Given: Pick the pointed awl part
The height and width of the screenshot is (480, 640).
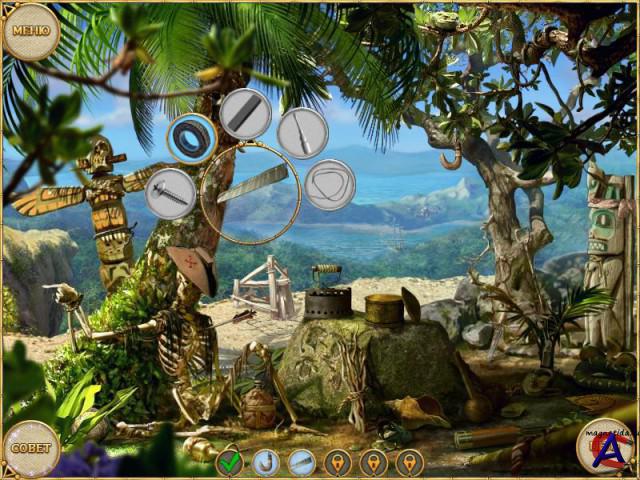Looking at the screenshot, I should point(302,133).
